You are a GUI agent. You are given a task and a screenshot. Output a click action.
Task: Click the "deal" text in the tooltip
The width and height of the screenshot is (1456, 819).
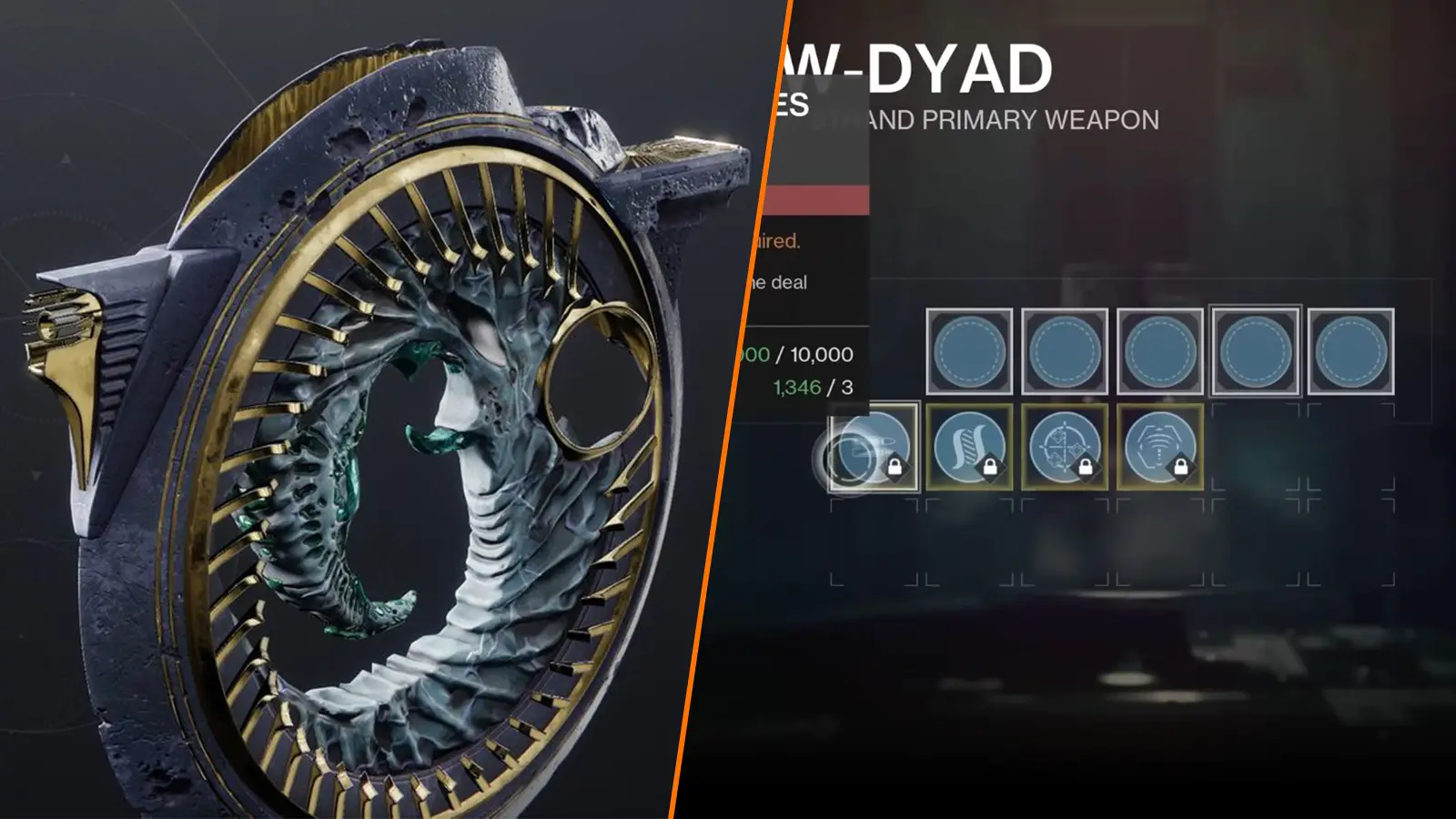click(793, 282)
